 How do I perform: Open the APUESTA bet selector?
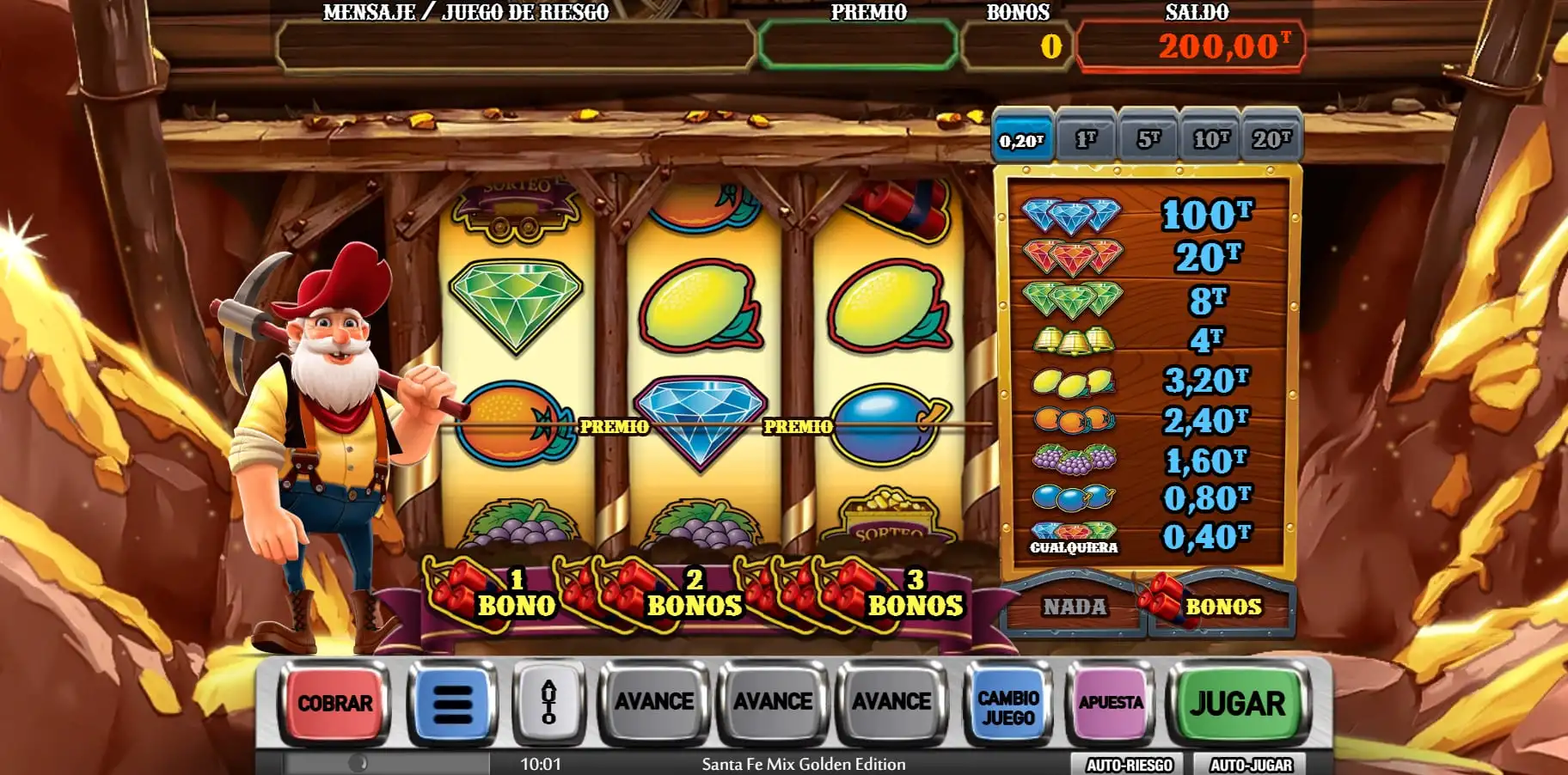point(1112,702)
